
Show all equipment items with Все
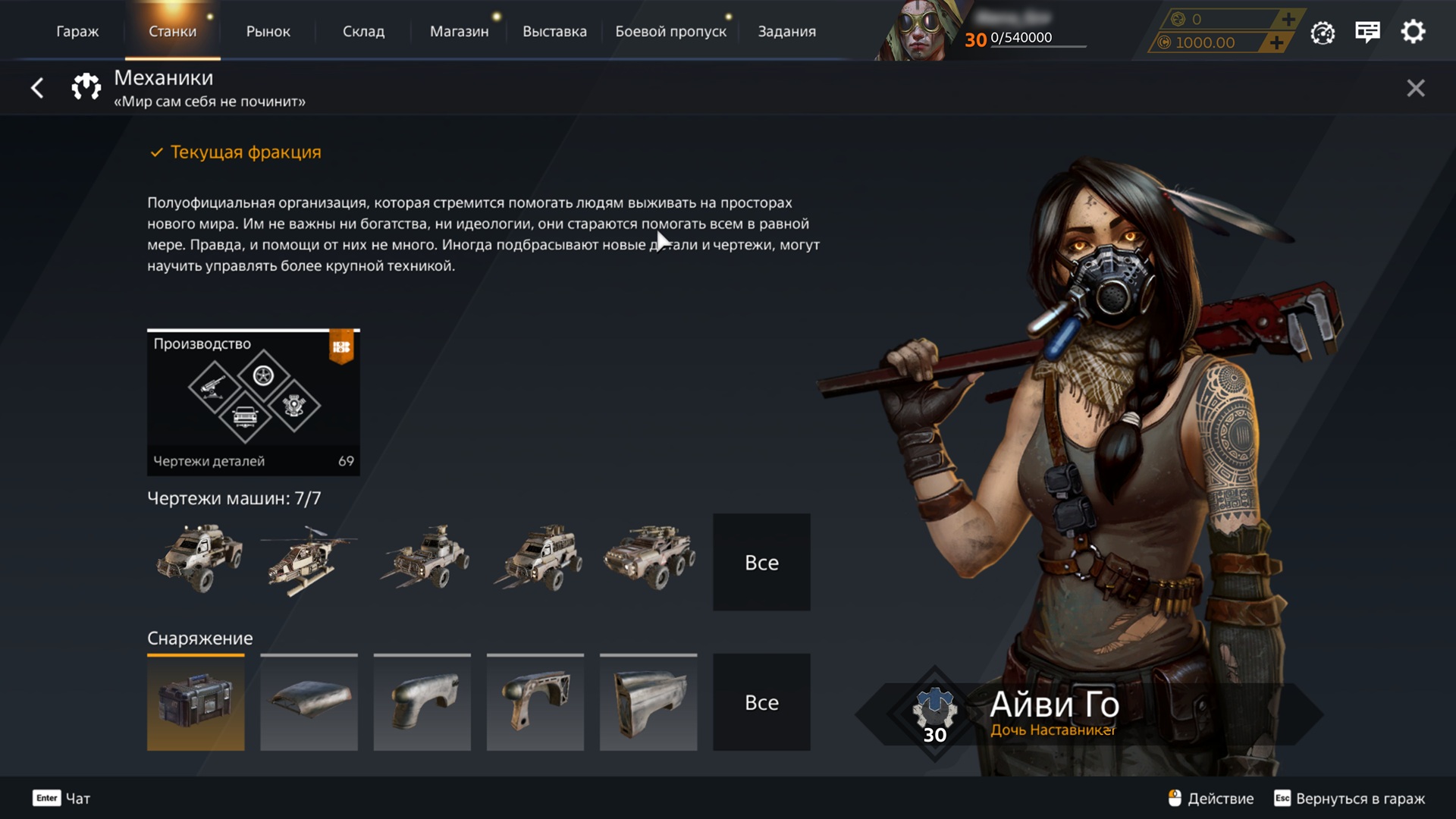[x=761, y=702]
